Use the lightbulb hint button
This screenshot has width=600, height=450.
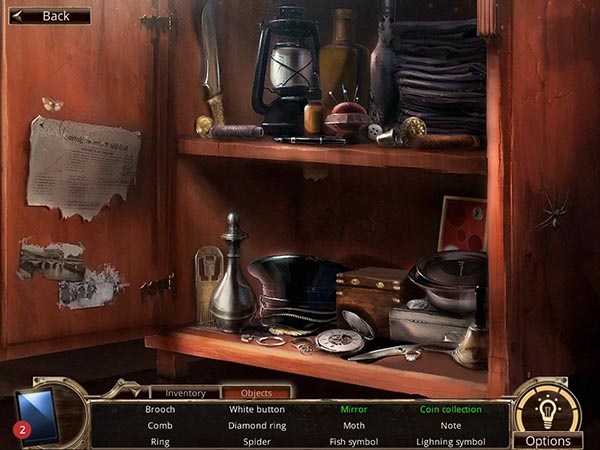point(547,408)
